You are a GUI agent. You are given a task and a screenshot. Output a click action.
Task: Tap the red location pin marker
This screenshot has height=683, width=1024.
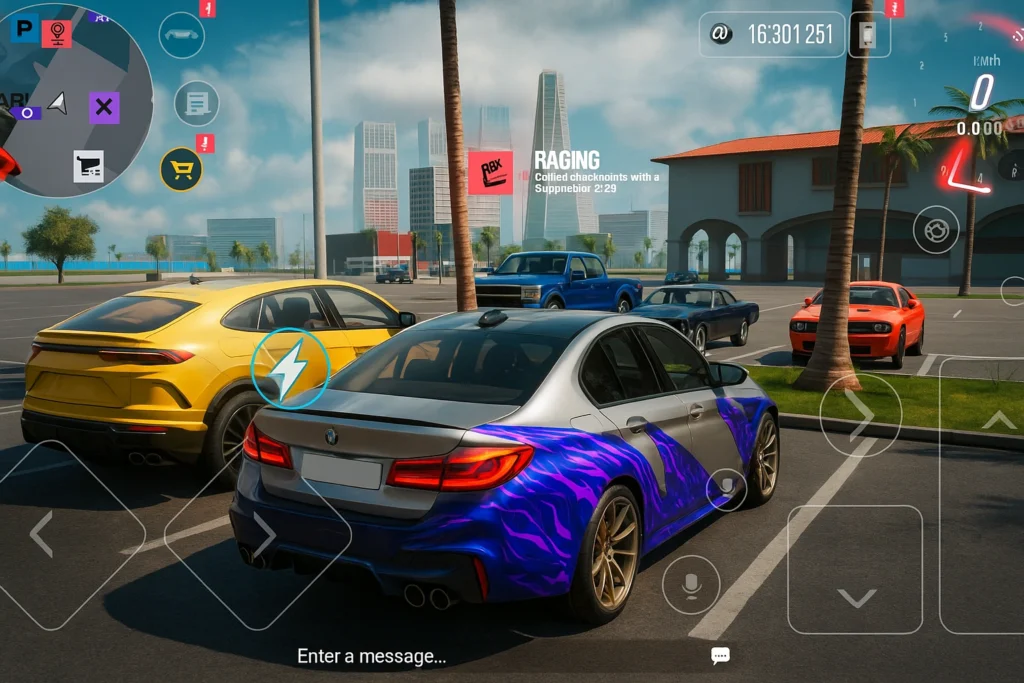[56, 33]
